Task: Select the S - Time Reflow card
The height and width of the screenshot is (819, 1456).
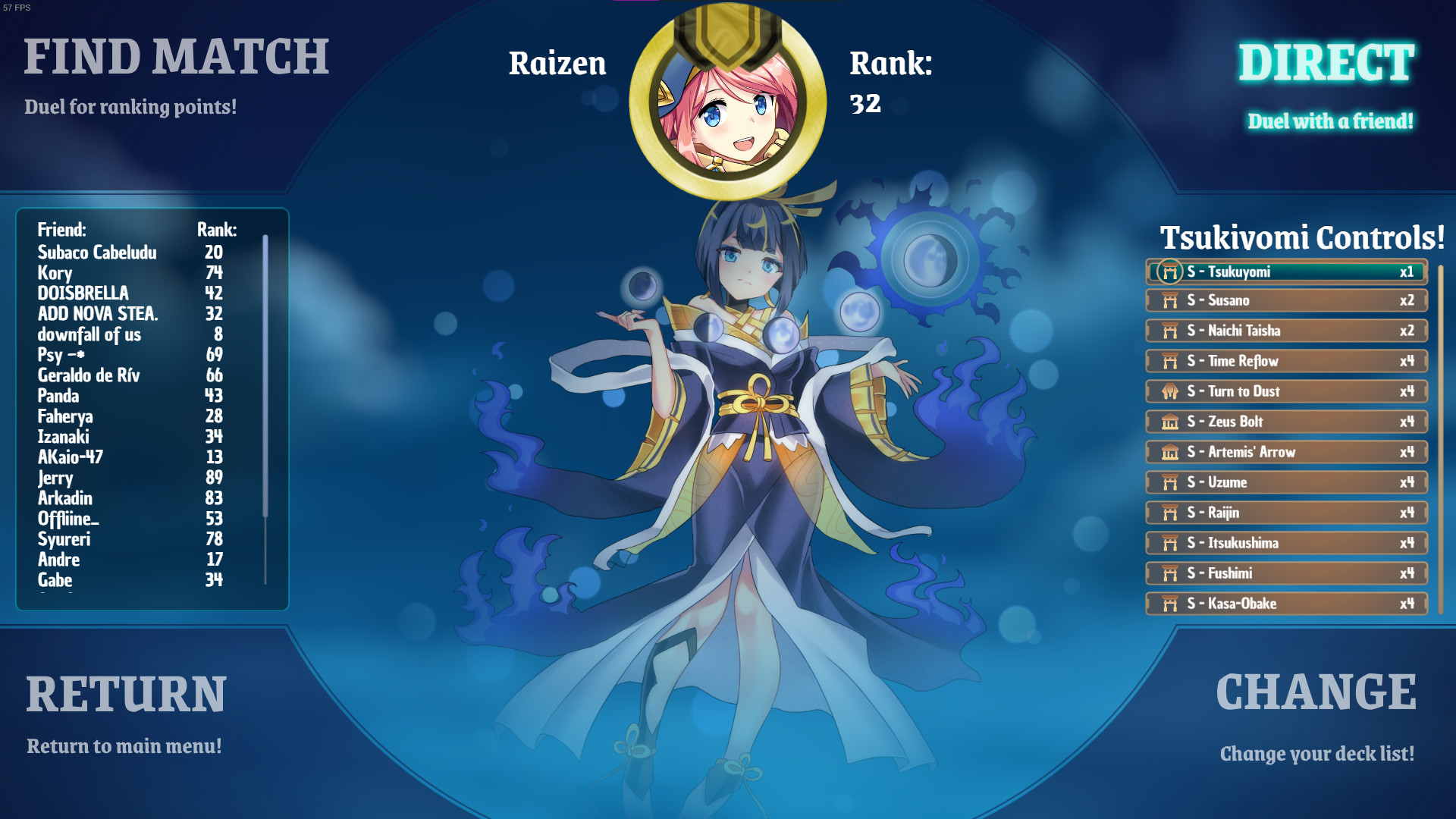Action: [1285, 361]
